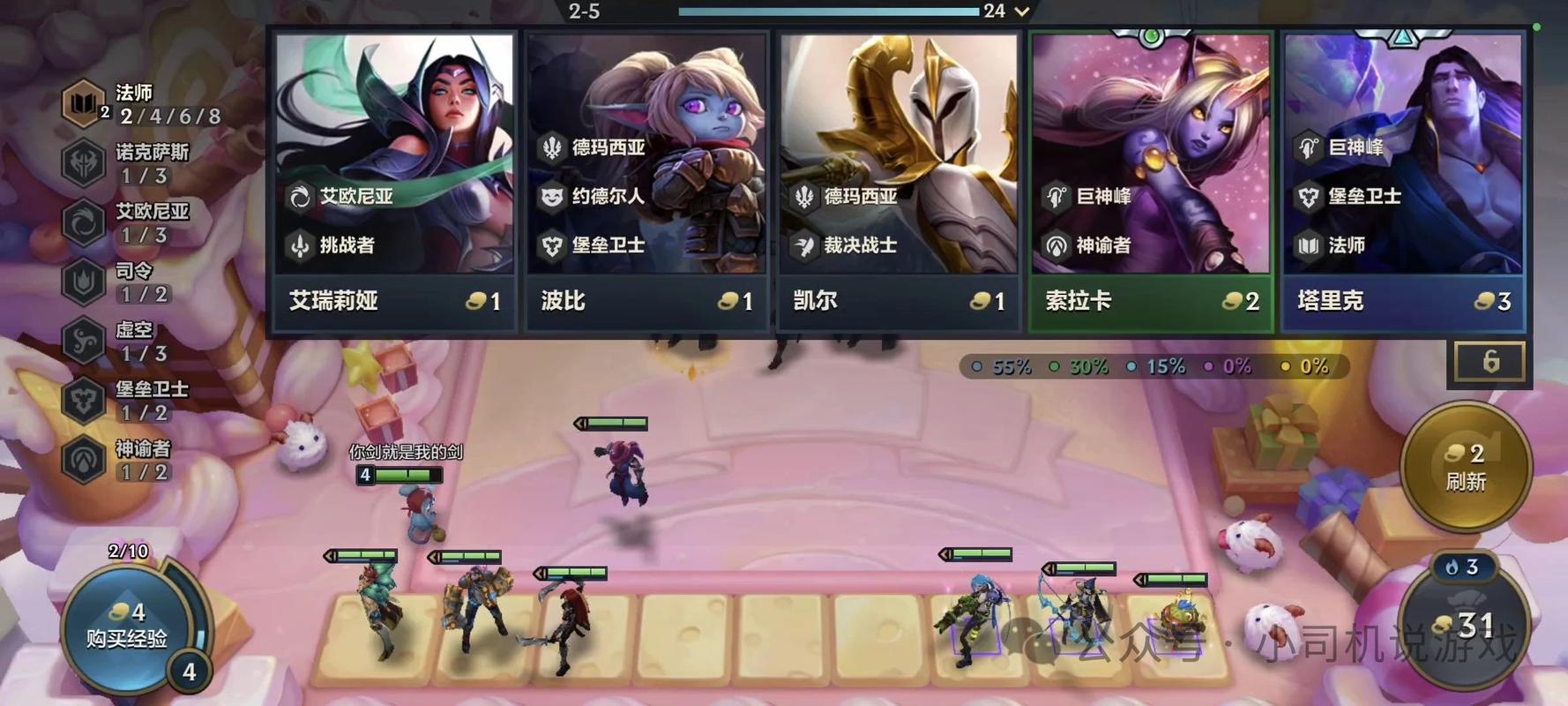Toggle the shop lock padlock

pos(1490,360)
